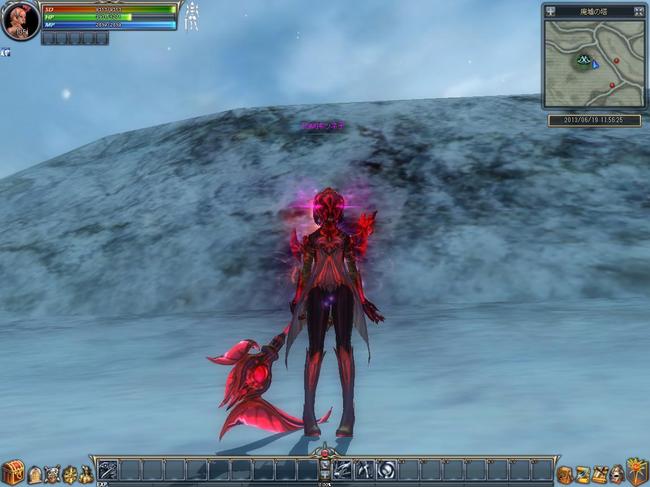
Task: Open the treasure chest menu icon
Action: click(12, 472)
